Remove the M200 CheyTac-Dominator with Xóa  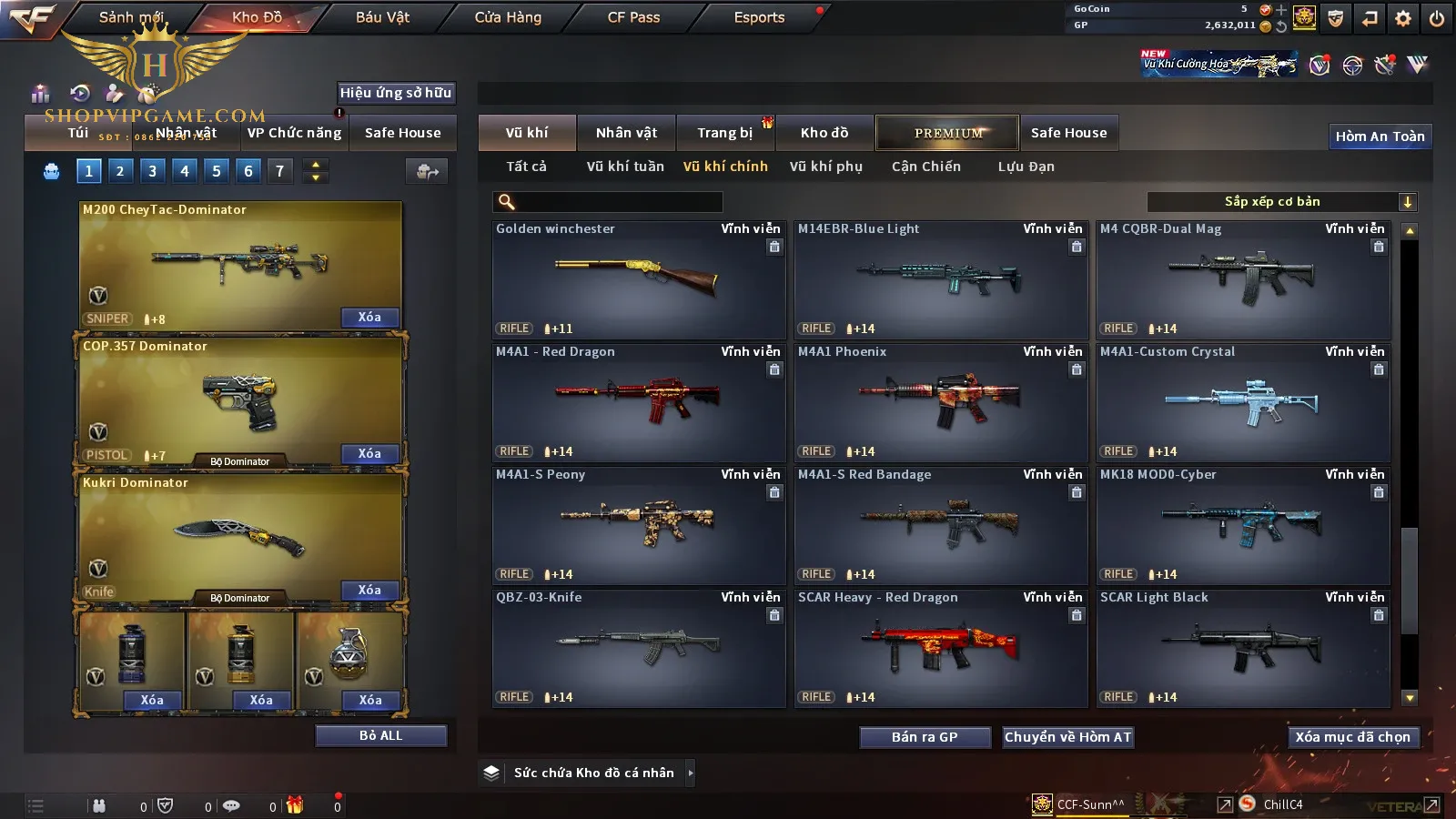pyautogui.click(x=369, y=318)
